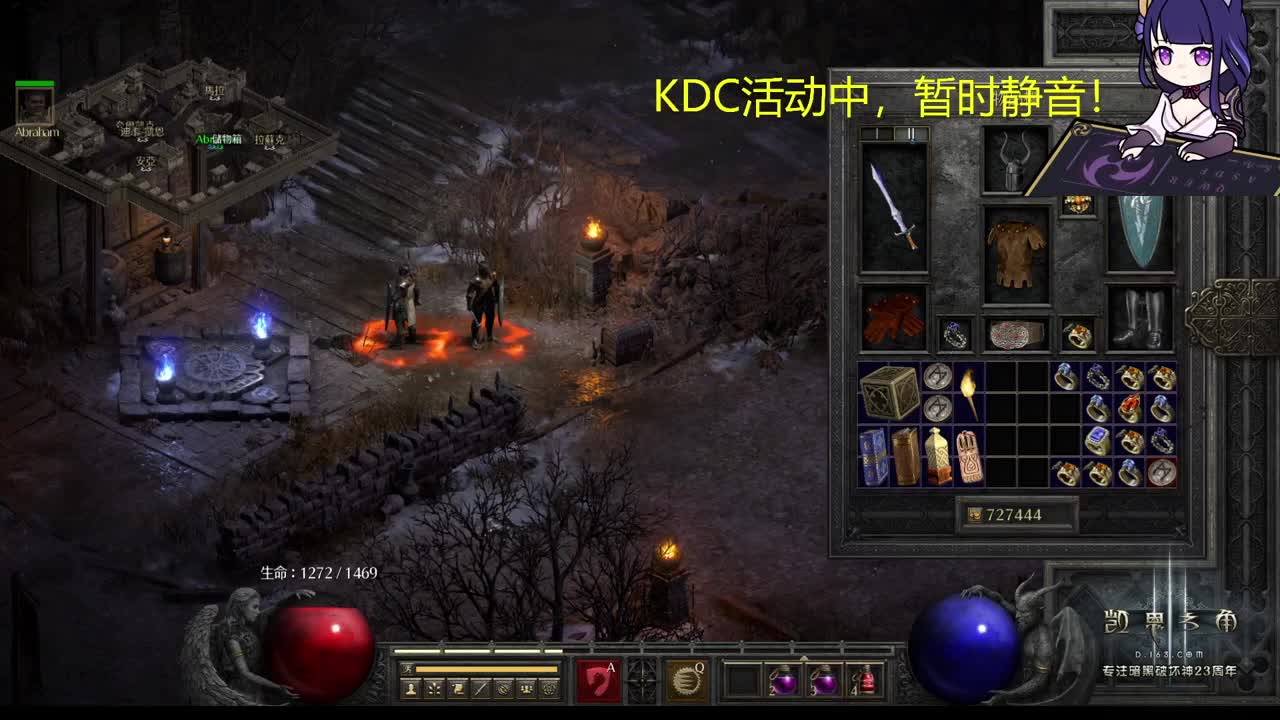
Task: Open the character info panel icon
Action: click(x=409, y=689)
